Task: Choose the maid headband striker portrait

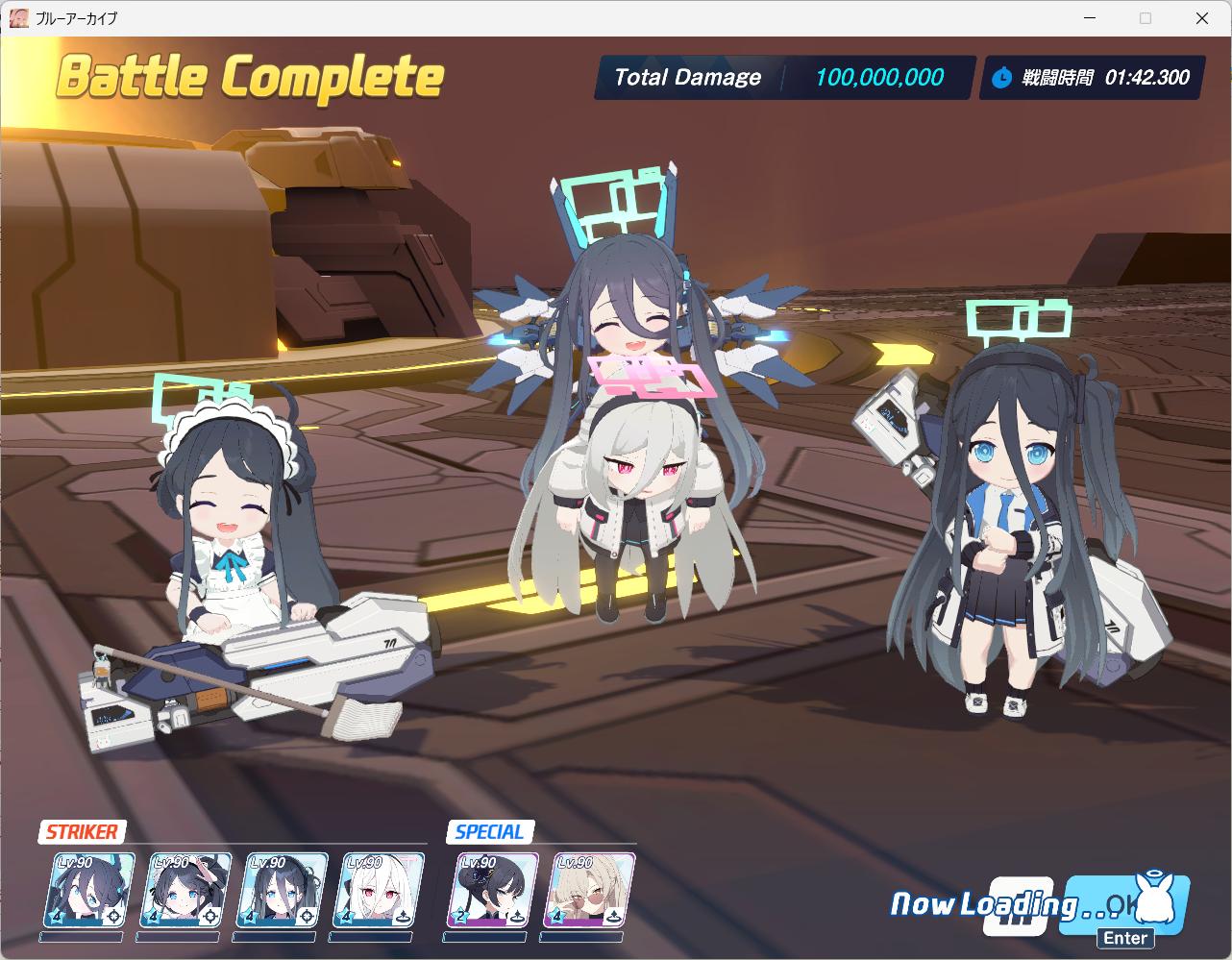Action: point(186,890)
